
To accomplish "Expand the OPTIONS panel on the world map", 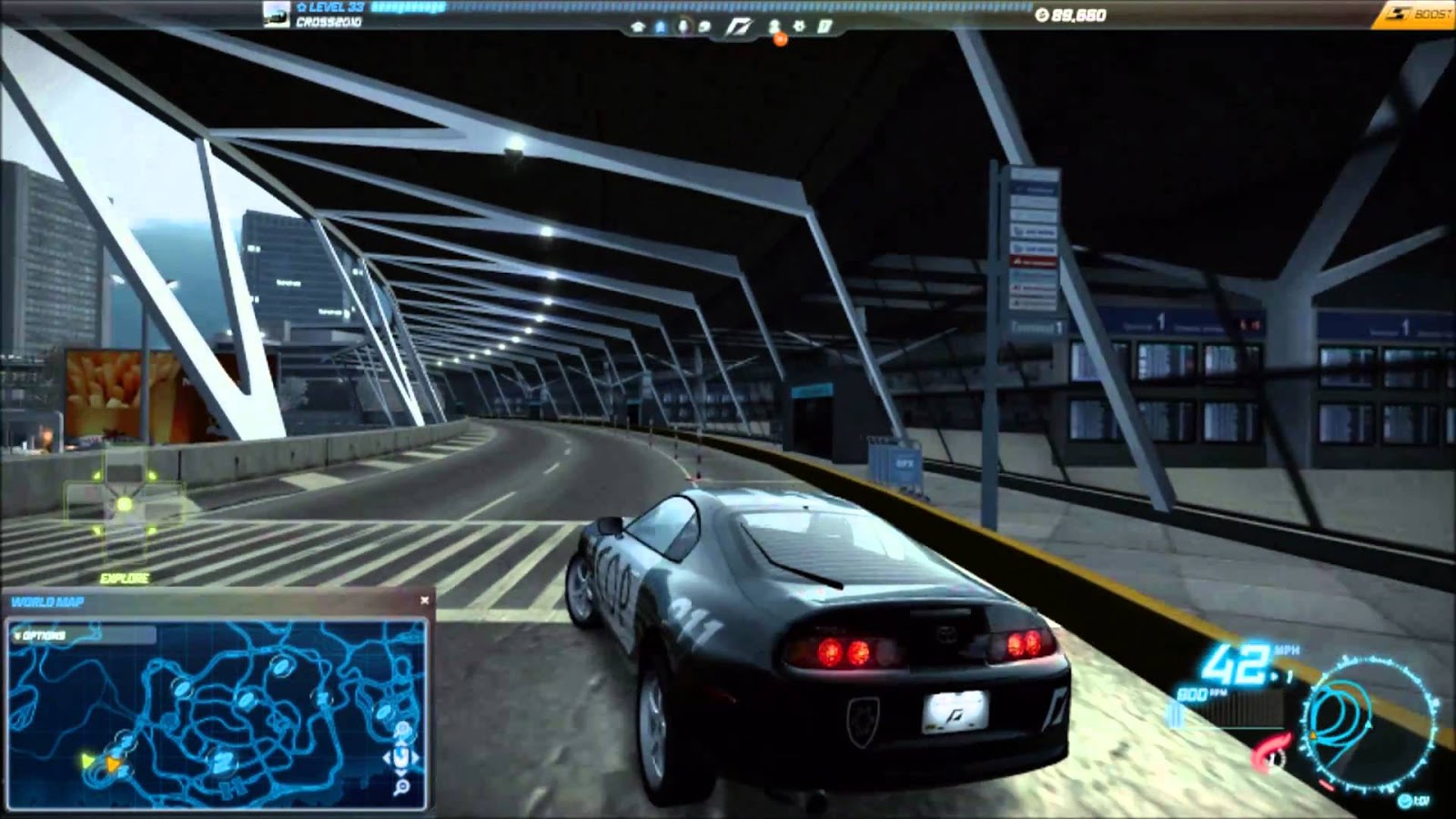I will point(43,633).
